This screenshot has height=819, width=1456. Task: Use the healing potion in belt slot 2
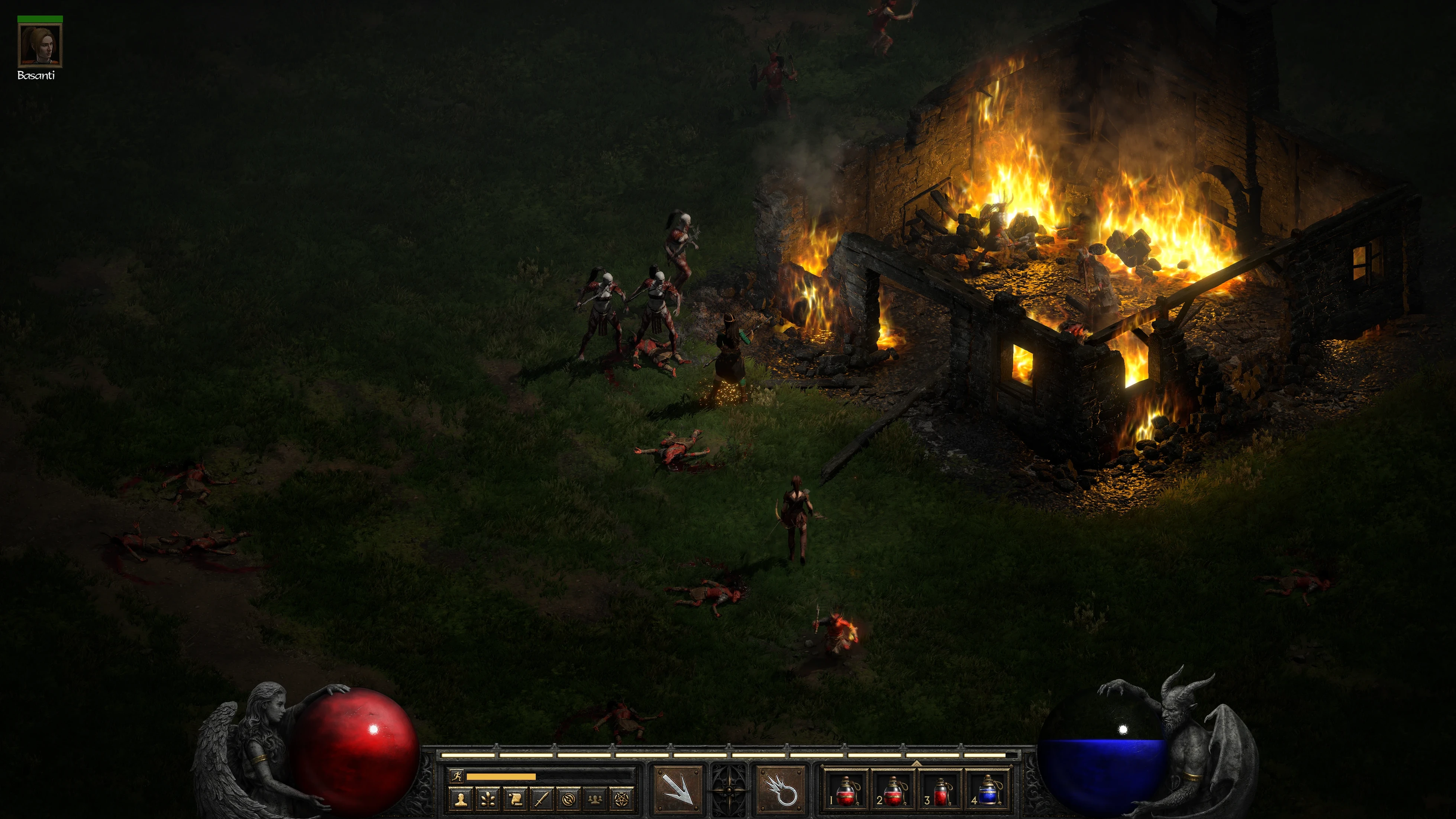(893, 790)
